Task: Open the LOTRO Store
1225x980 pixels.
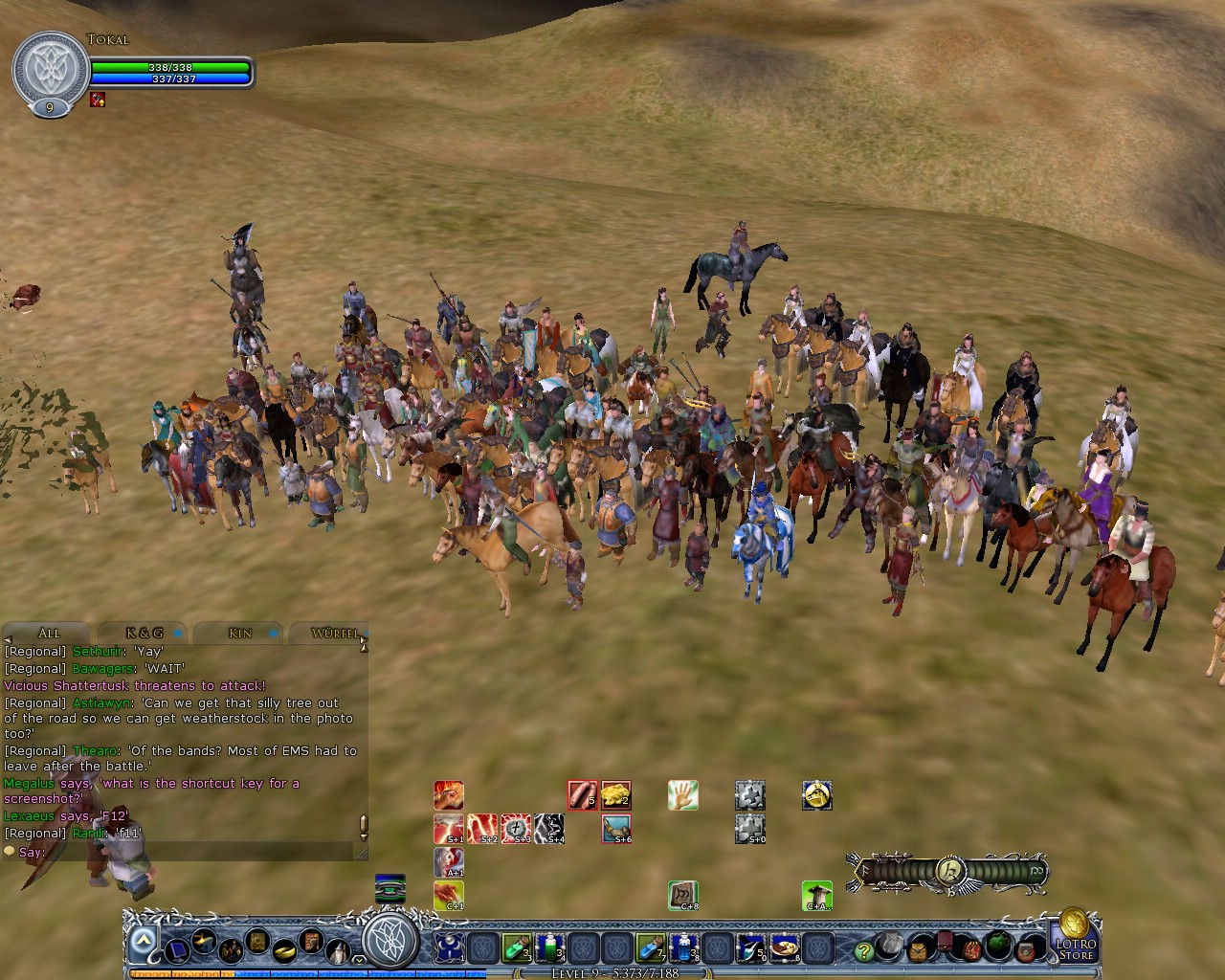Action: click(x=1074, y=949)
